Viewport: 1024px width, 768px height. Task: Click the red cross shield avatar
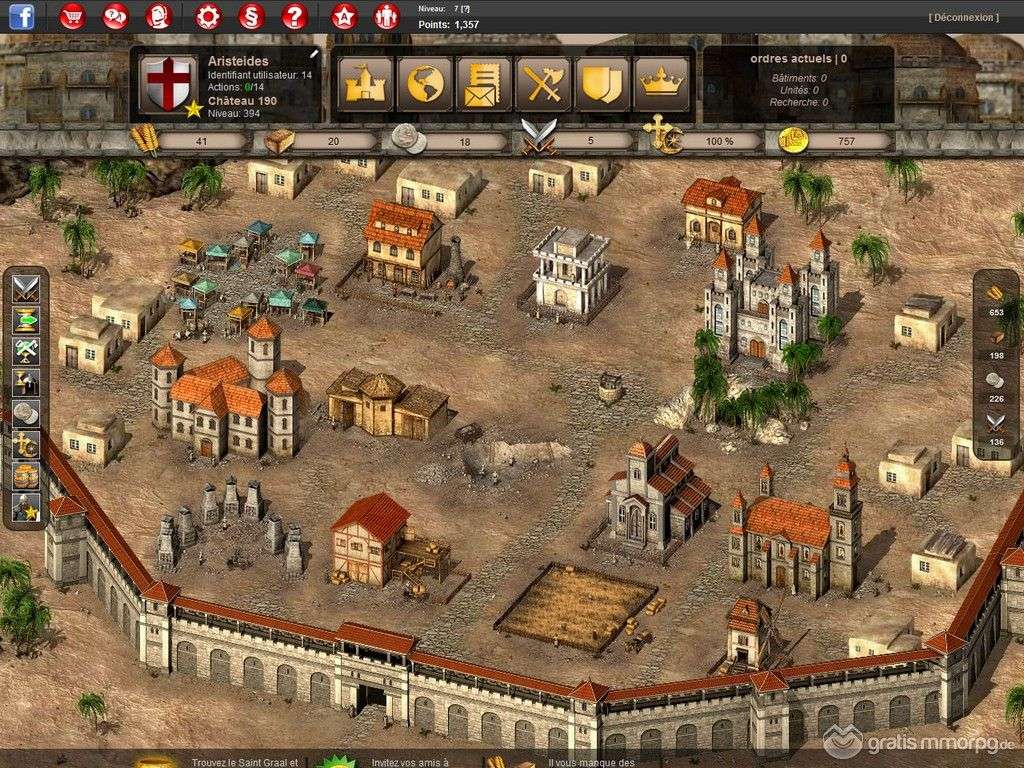pos(167,83)
